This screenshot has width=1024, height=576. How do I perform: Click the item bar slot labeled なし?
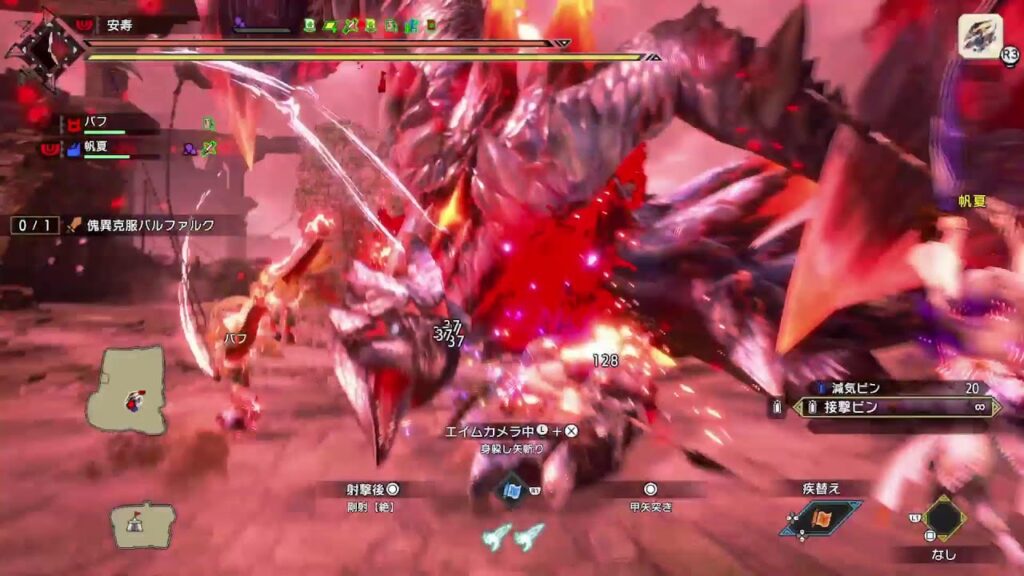943,518
